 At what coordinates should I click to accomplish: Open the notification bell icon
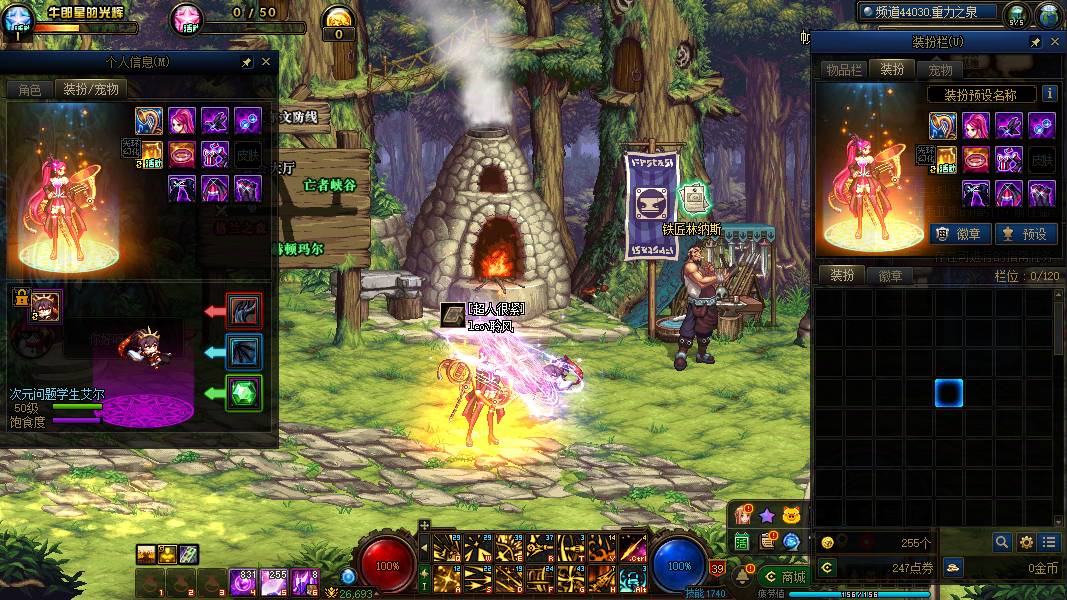[743, 575]
